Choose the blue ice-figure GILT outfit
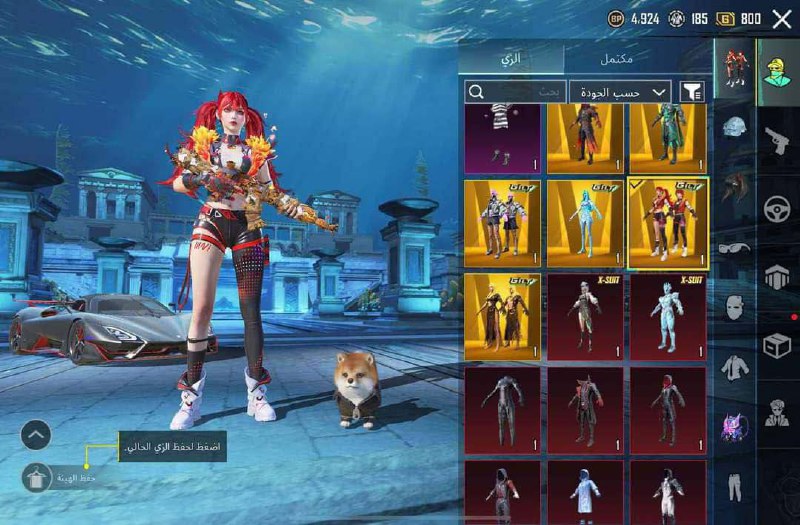Screen dimensions: 800x525 point(585,224)
